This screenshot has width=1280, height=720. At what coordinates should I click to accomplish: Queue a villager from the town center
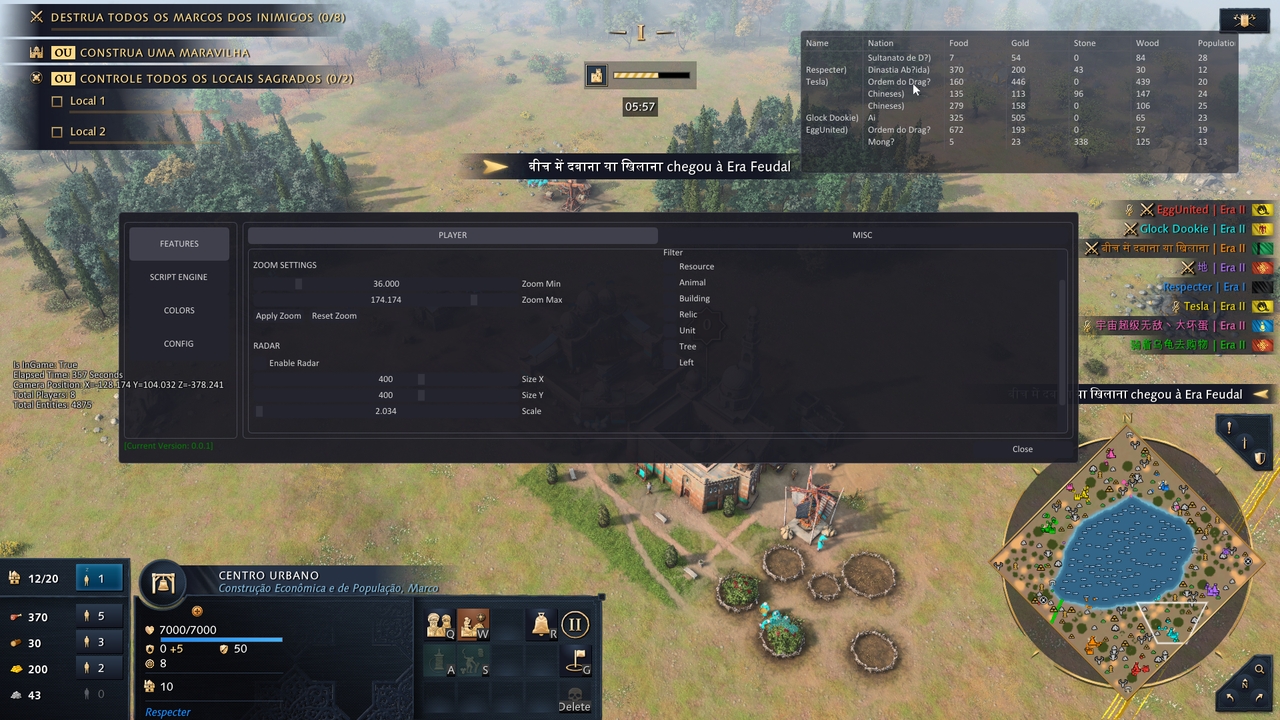pyautogui.click(x=439, y=625)
